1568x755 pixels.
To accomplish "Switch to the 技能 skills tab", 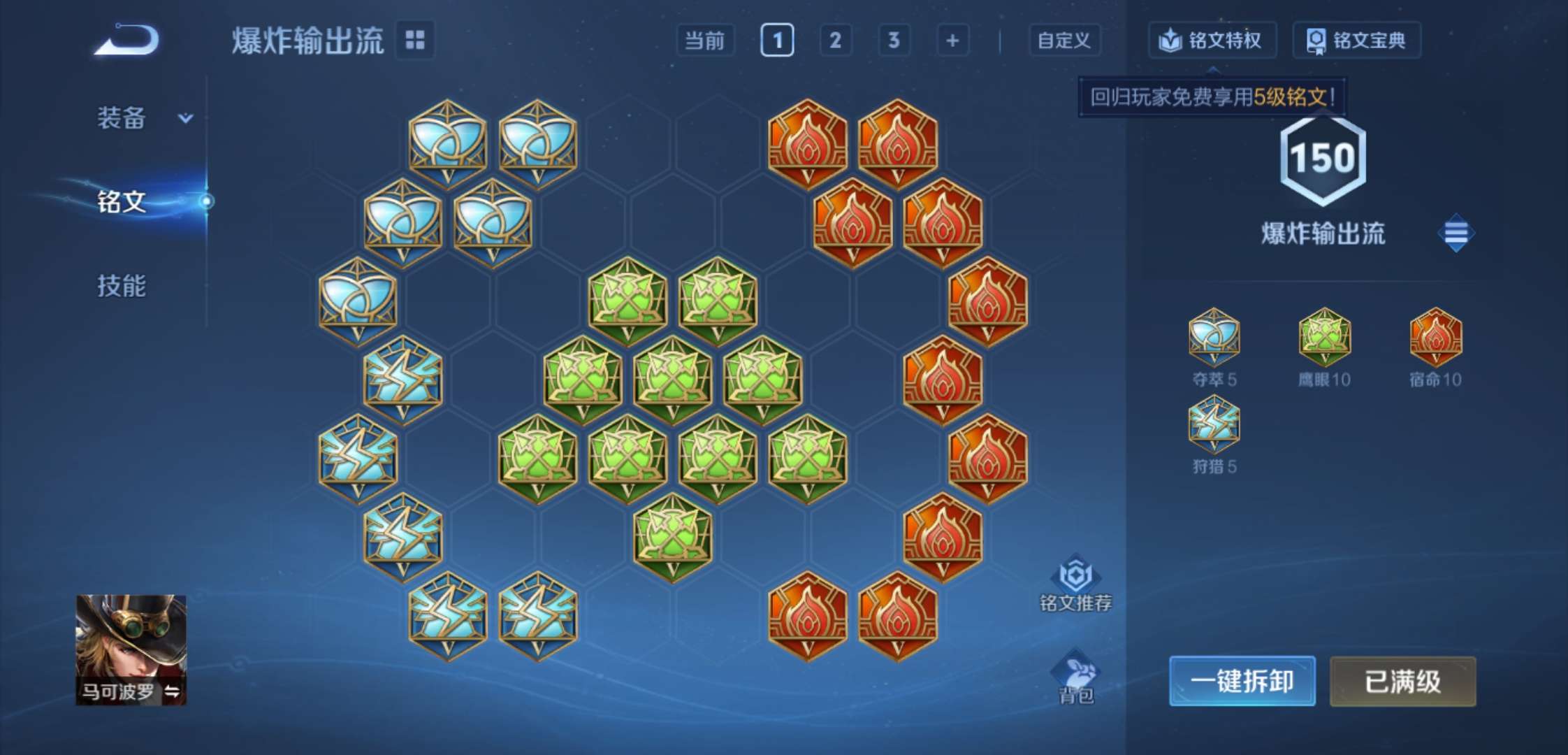I will [122, 286].
